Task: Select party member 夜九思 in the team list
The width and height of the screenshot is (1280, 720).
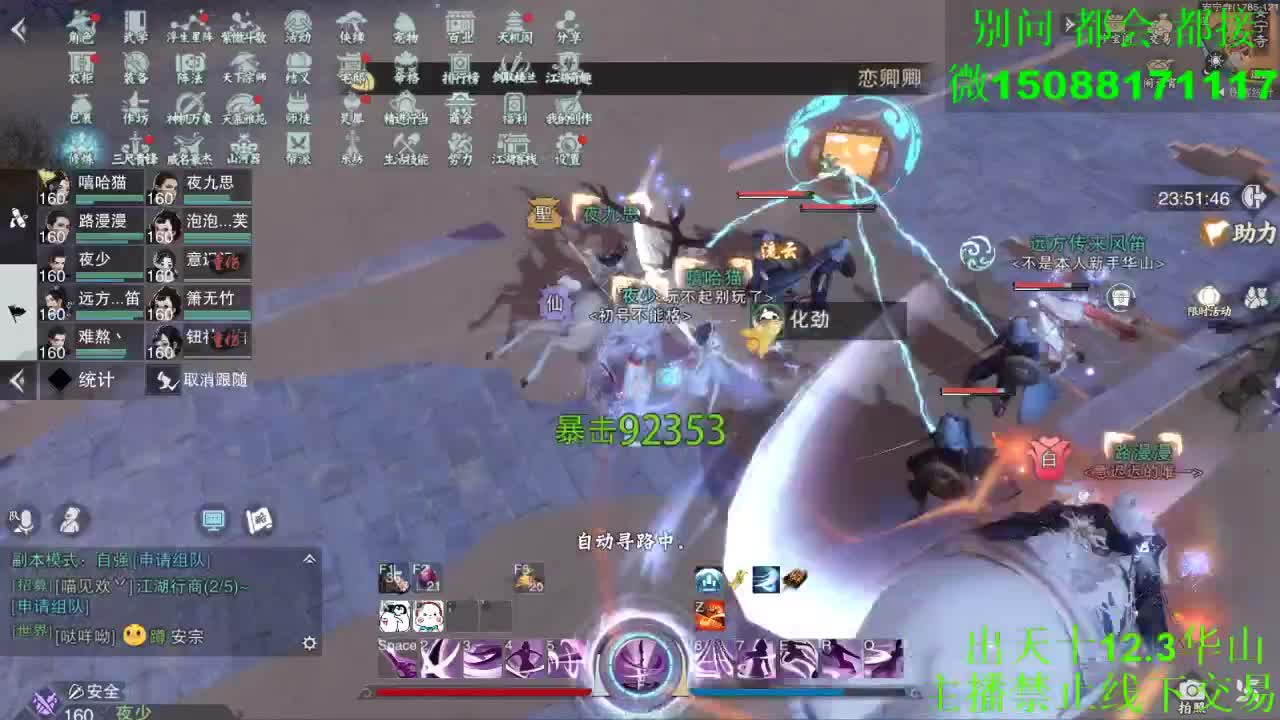Action: tap(200, 186)
